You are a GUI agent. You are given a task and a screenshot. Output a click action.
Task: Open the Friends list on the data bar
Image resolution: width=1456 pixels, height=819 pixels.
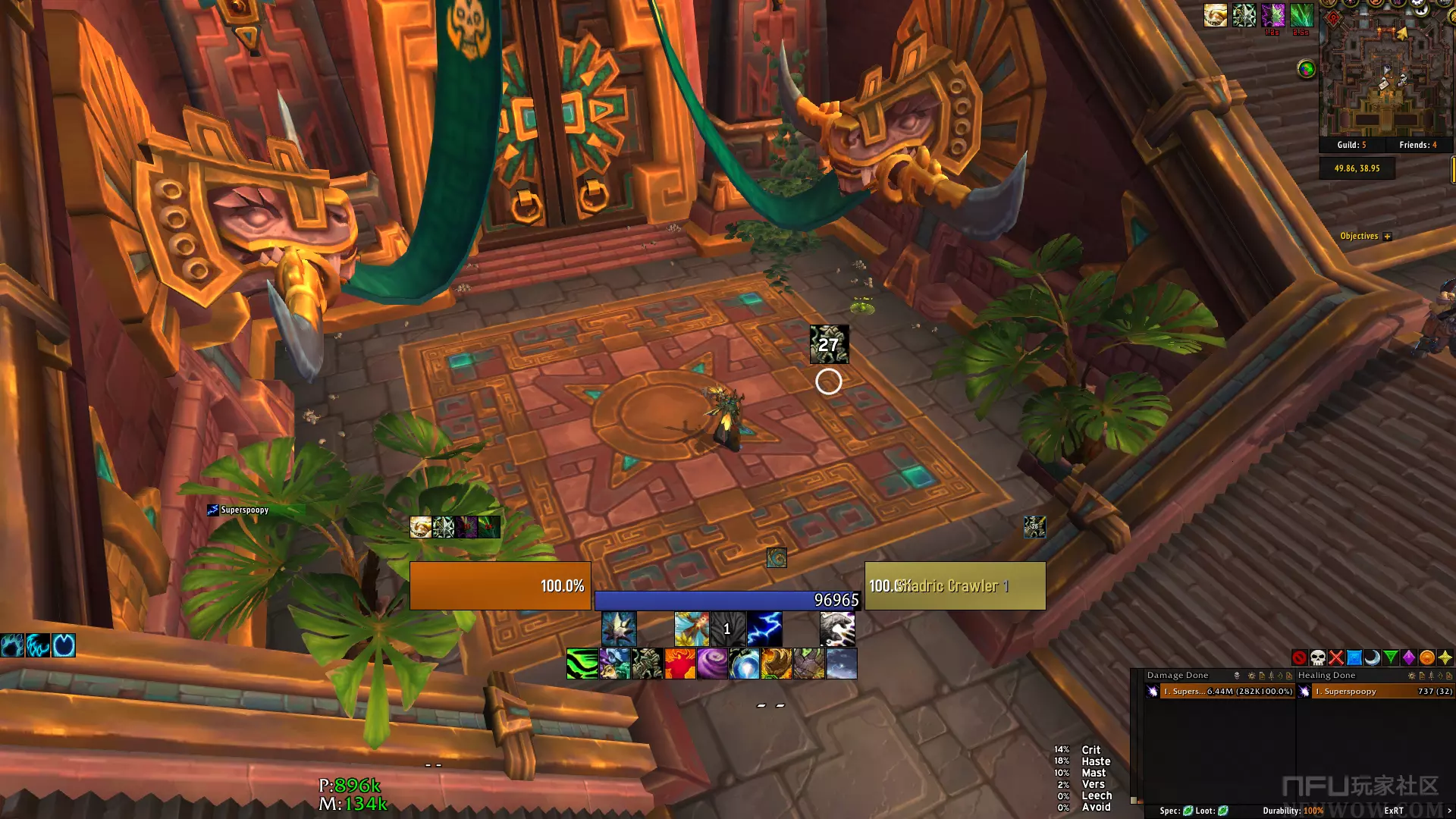1417,145
